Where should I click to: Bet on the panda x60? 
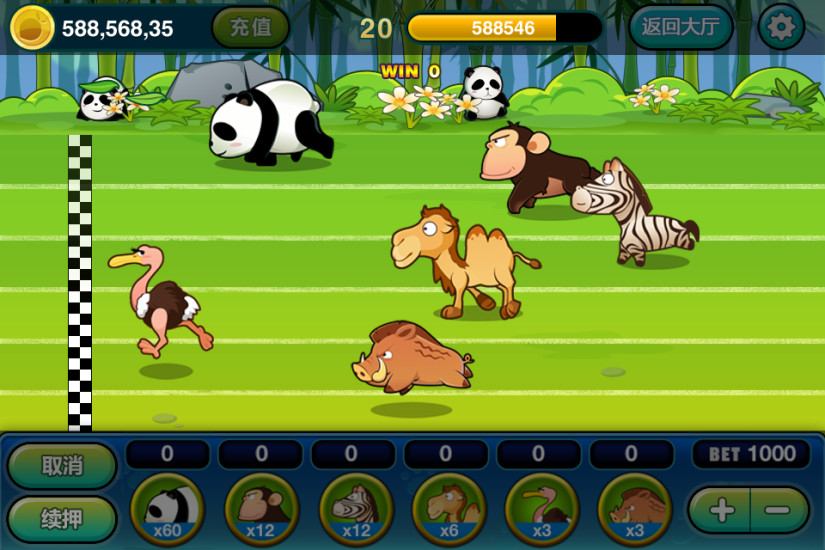[167, 508]
